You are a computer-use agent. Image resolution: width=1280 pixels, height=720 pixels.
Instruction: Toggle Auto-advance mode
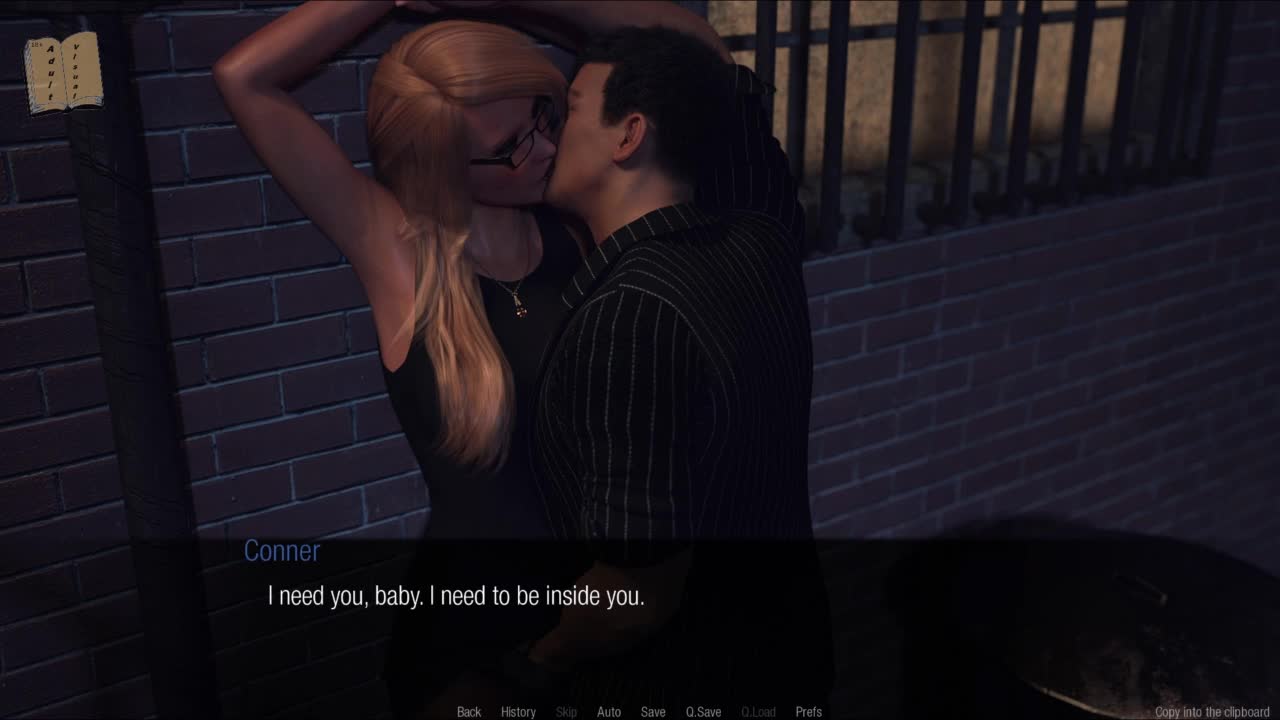pyautogui.click(x=609, y=712)
